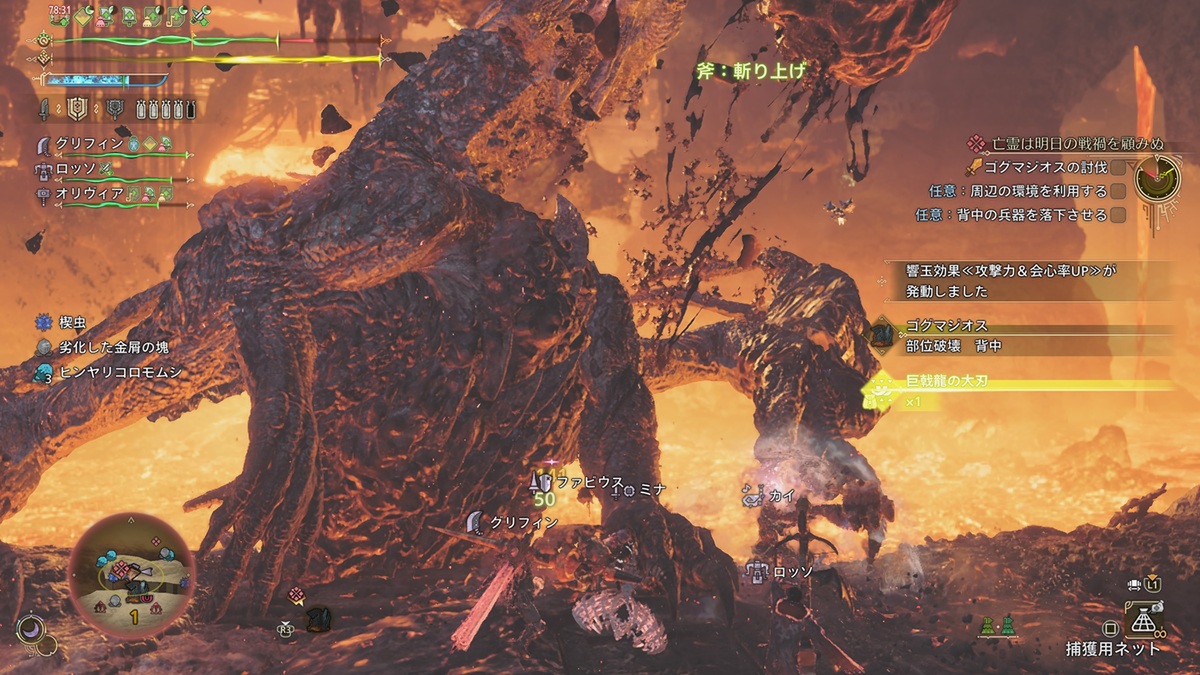Click the sword-and-arrow attack buff icon
Screen dimensions: 1200x675
pos(199,16)
